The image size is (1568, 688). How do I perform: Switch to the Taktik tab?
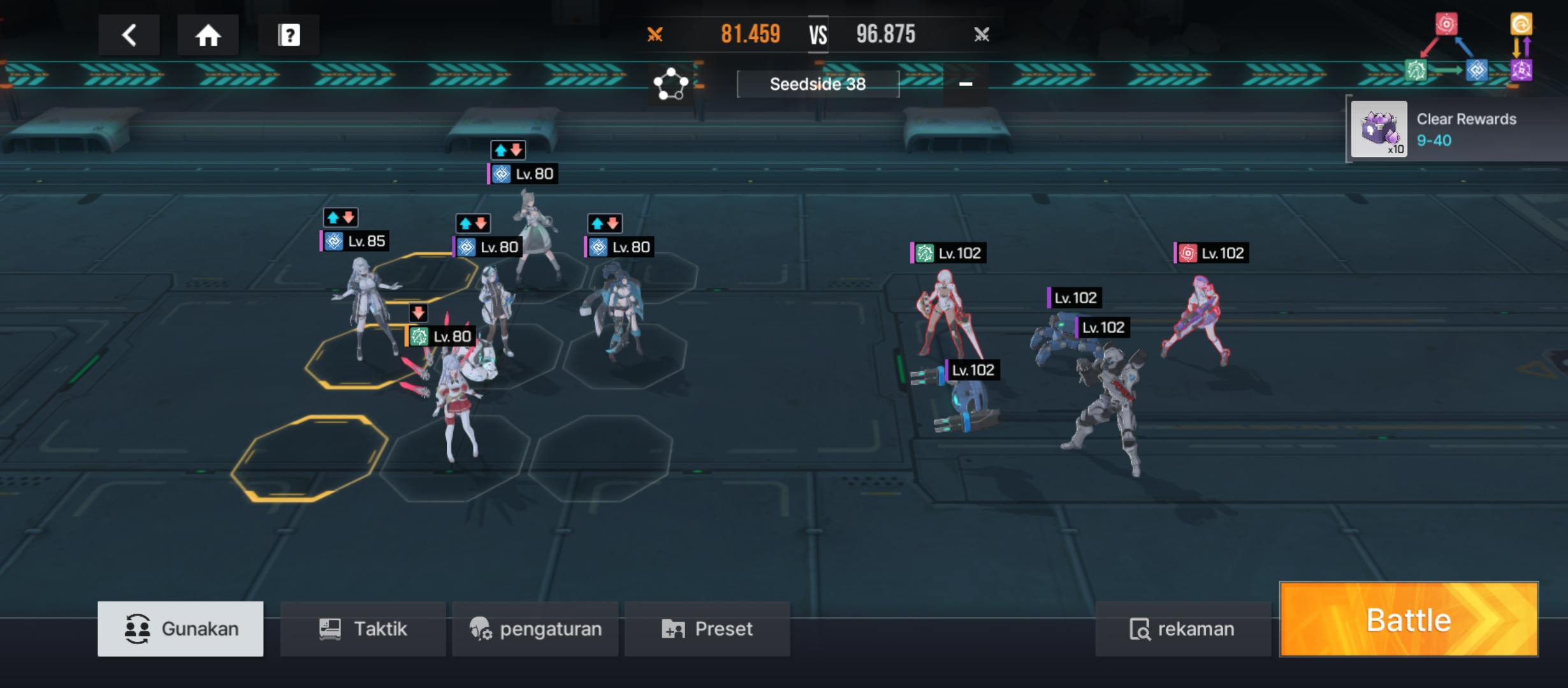(363, 629)
